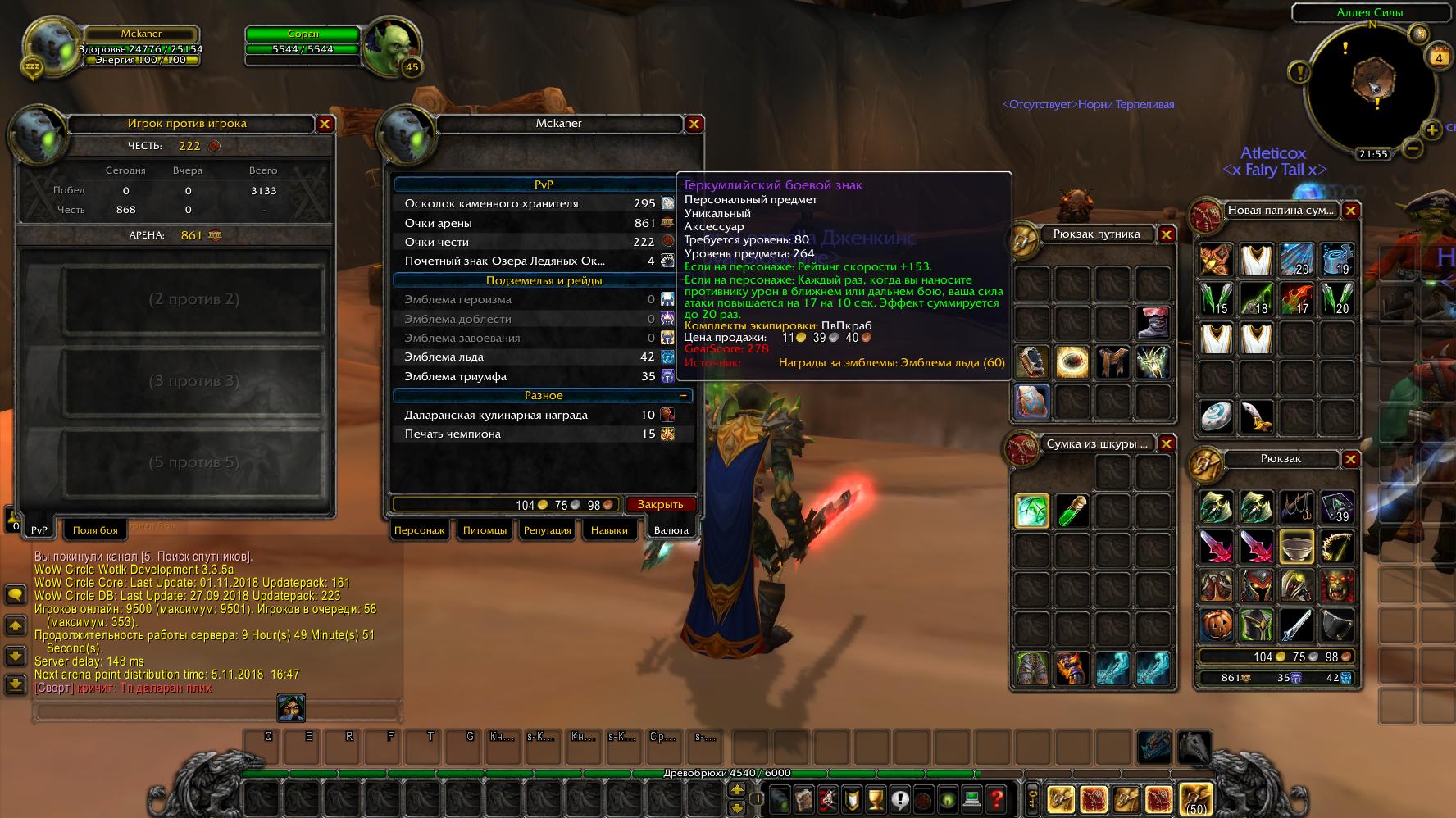
Task: Zoom out the minimap with the minus button
Action: (1413, 148)
